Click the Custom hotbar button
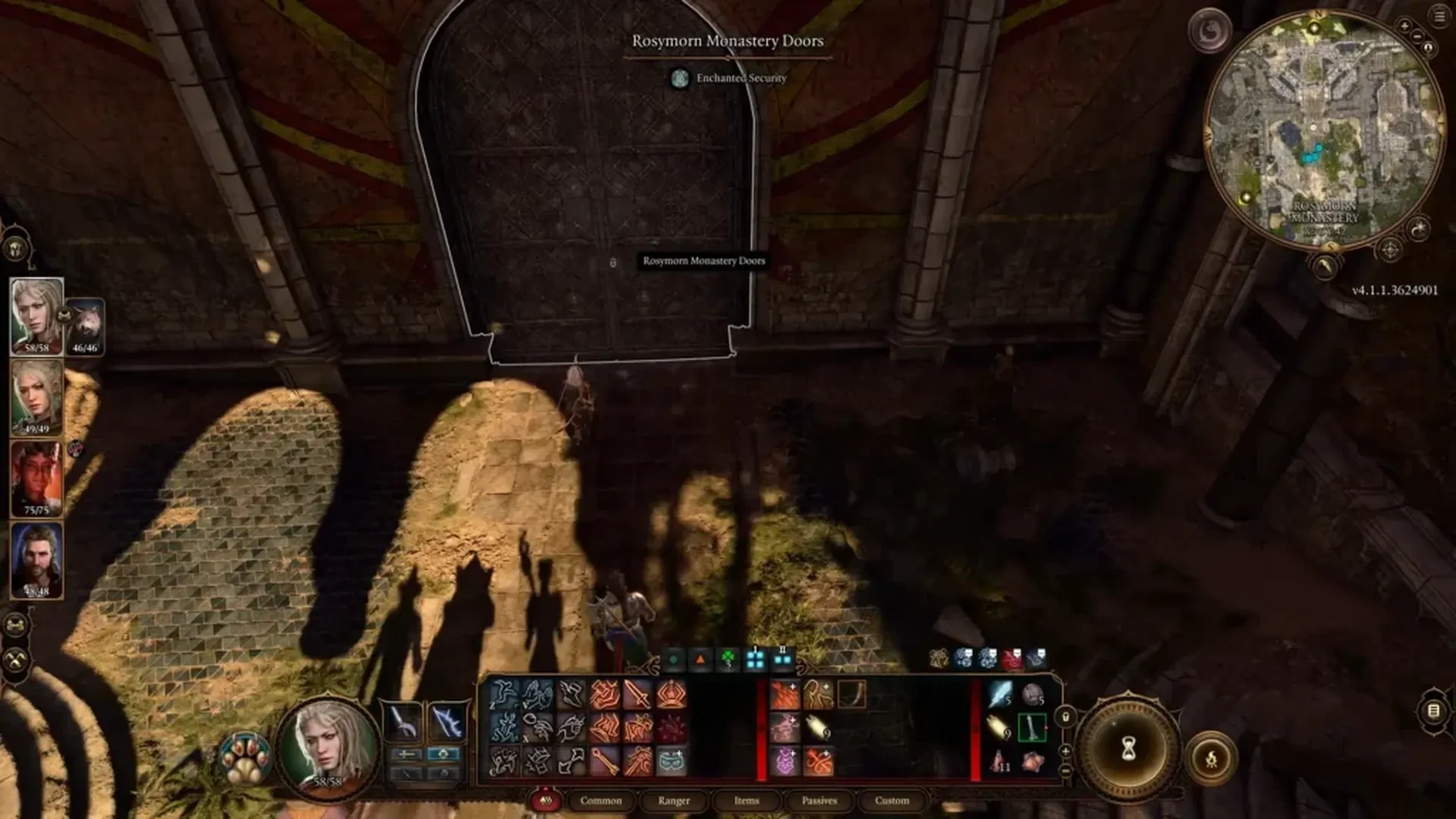The image size is (1456, 819). point(892,801)
